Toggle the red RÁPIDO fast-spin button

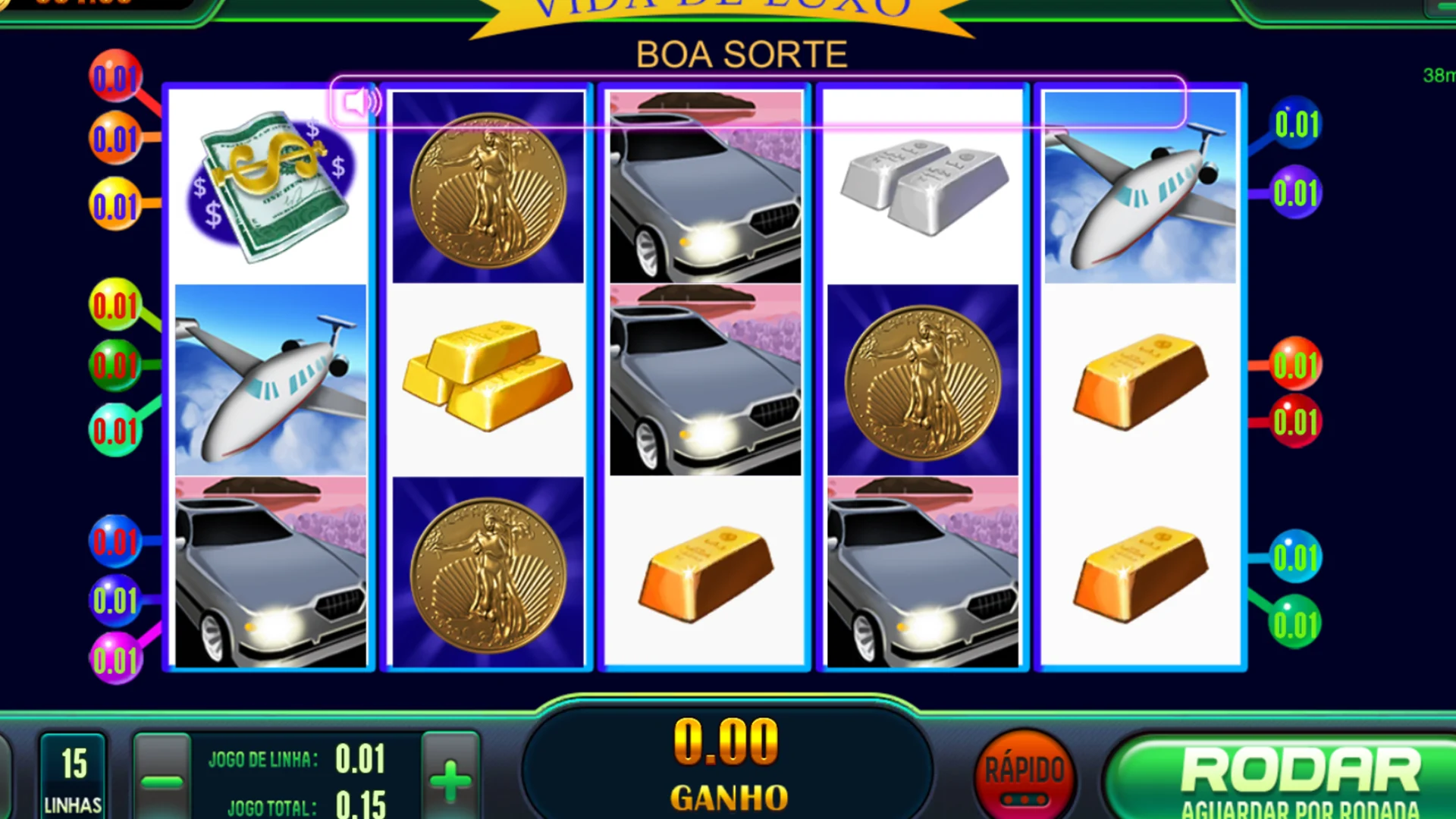pyautogui.click(x=1024, y=775)
